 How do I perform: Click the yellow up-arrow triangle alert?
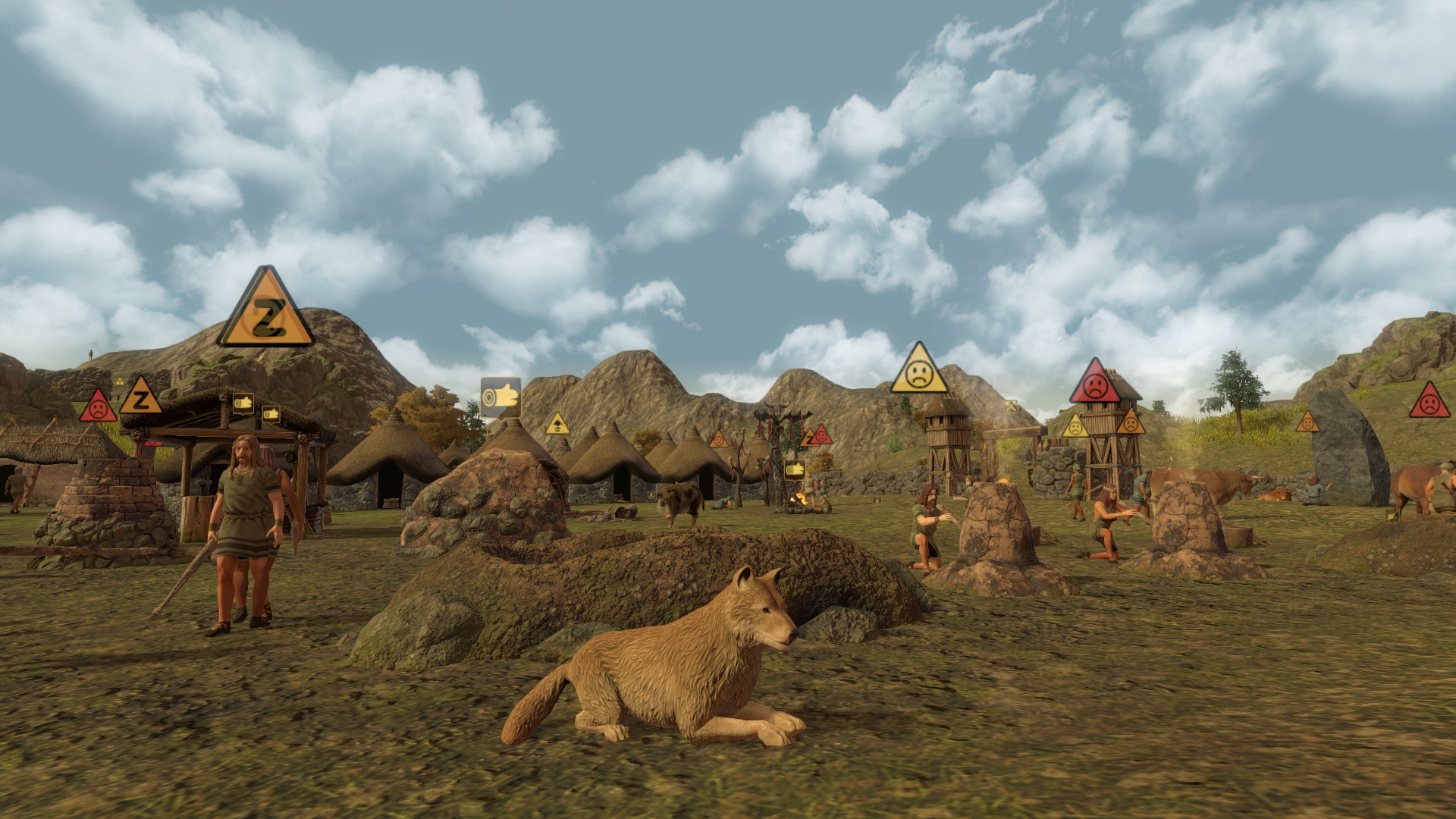tap(557, 425)
